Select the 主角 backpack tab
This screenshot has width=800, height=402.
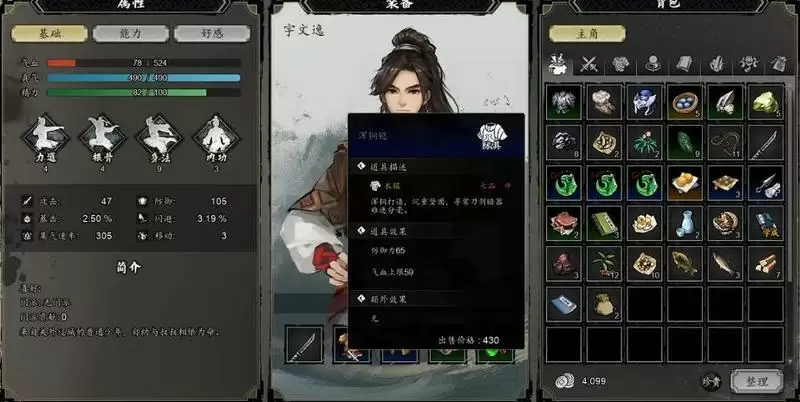pyautogui.click(x=585, y=33)
